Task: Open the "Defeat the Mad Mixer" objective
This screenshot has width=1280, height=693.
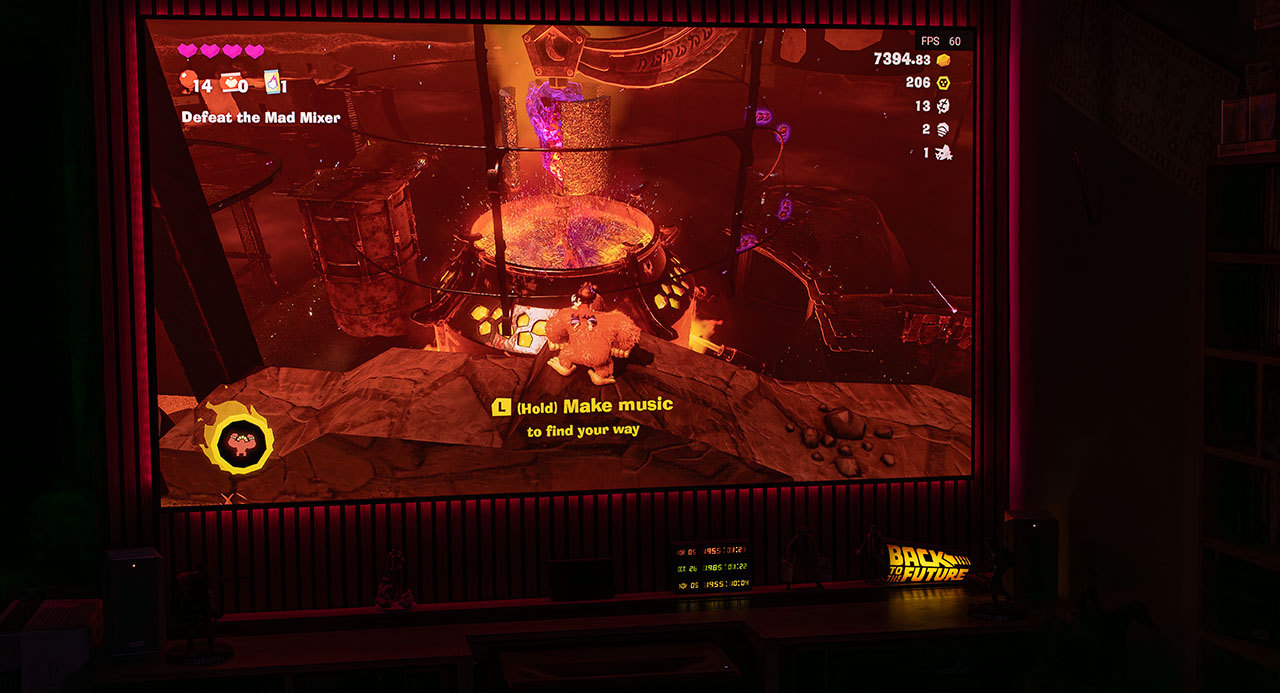Action: pyautogui.click(x=260, y=117)
